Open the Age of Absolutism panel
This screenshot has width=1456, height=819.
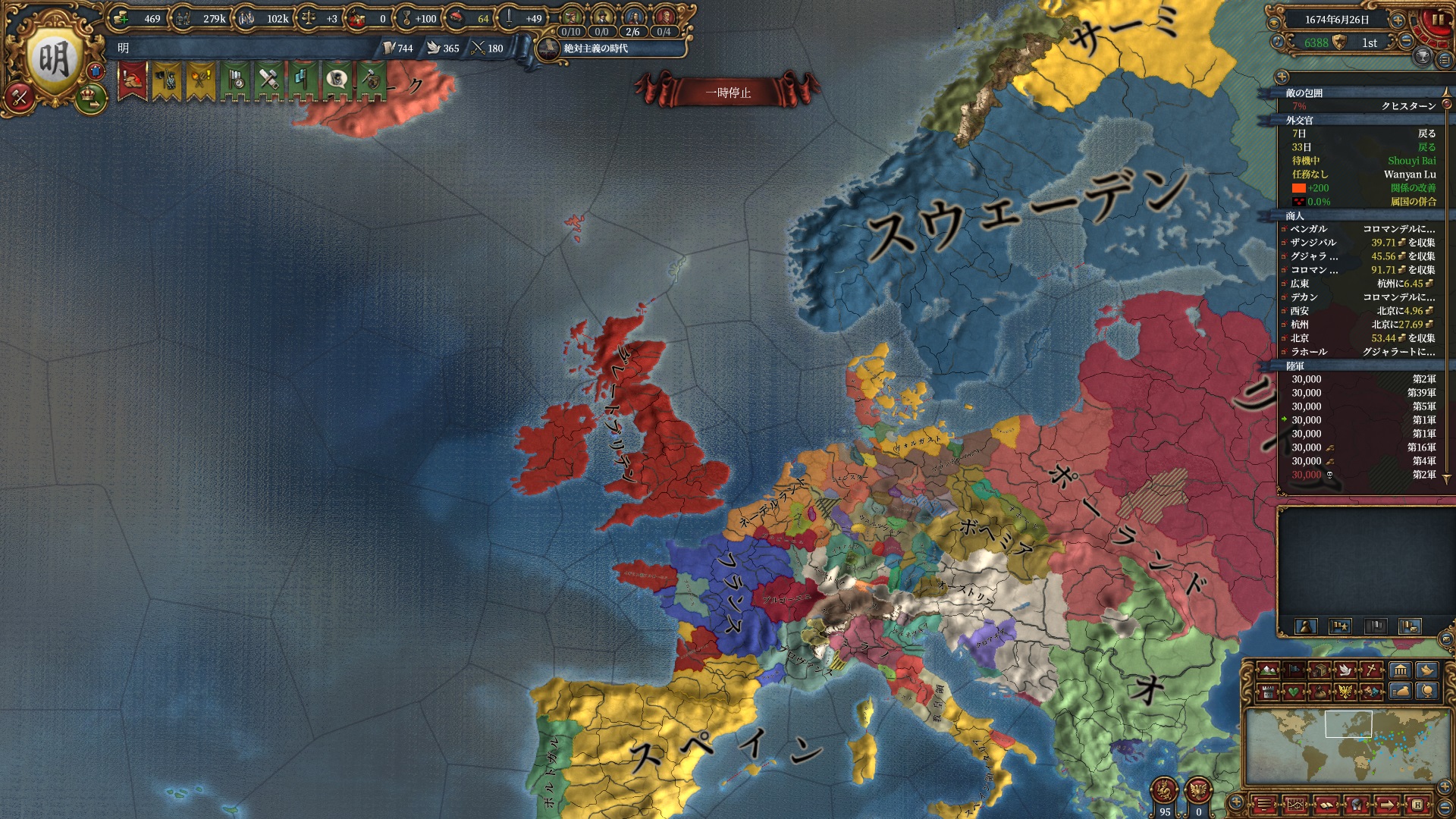pyautogui.click(x=595, y=49)
